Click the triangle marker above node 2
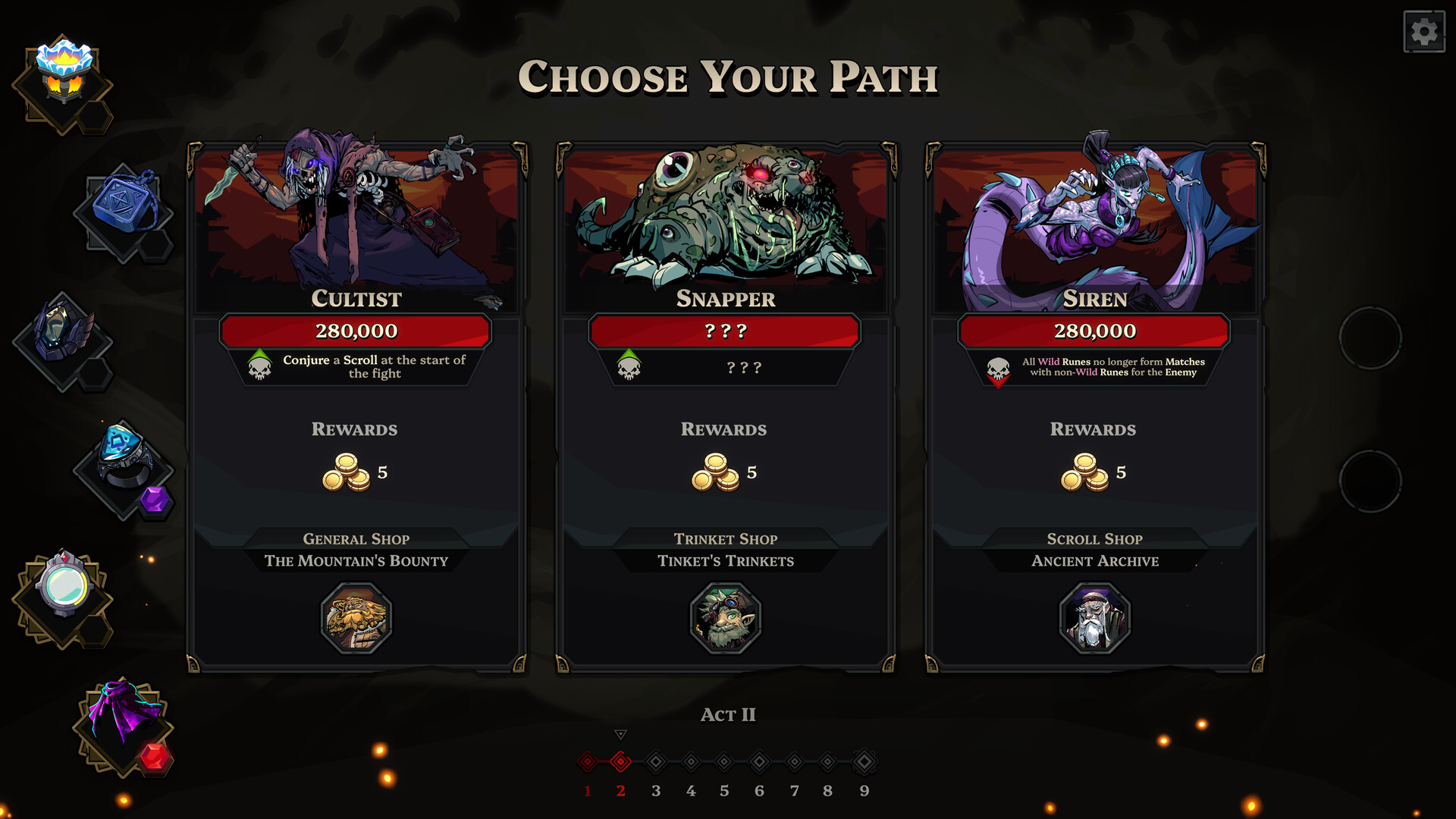The height and width of the screenshot is (819, 1456). pos(621,734)
